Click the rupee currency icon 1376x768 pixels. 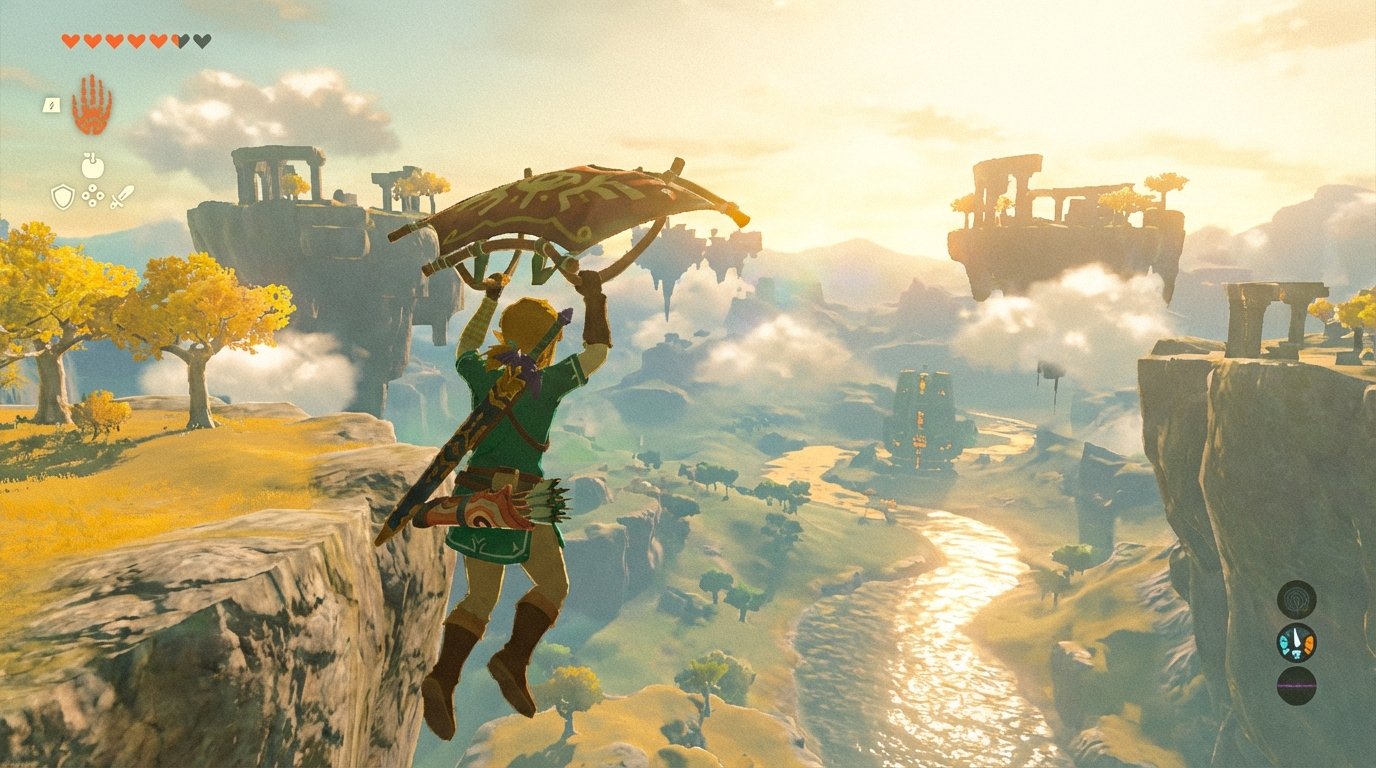91,194
